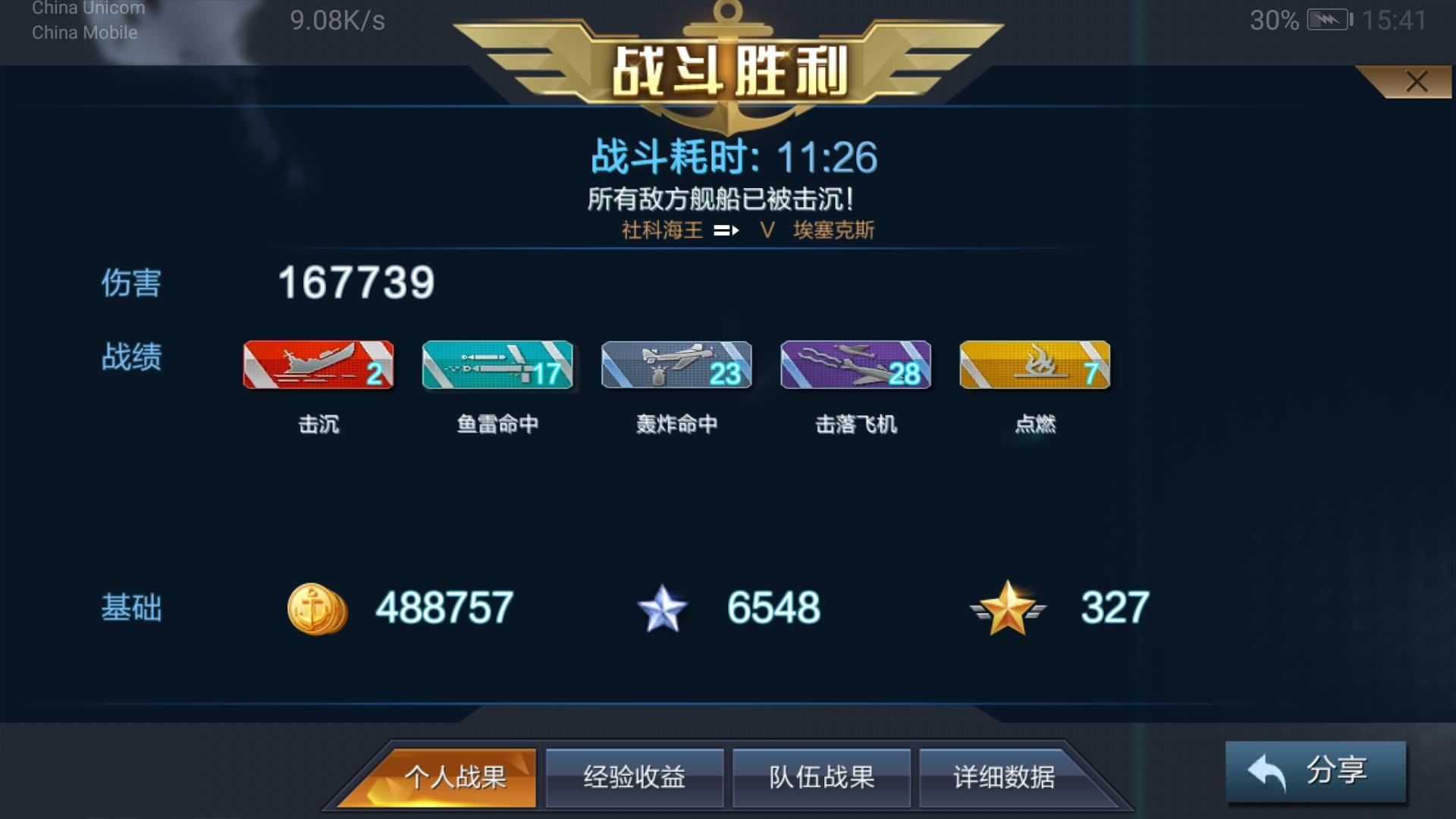Viewport: 1456px width, 819px height.
Task: Select the 击沉 (ships sunk) badge icon
Action: click(x=318, y=366)
